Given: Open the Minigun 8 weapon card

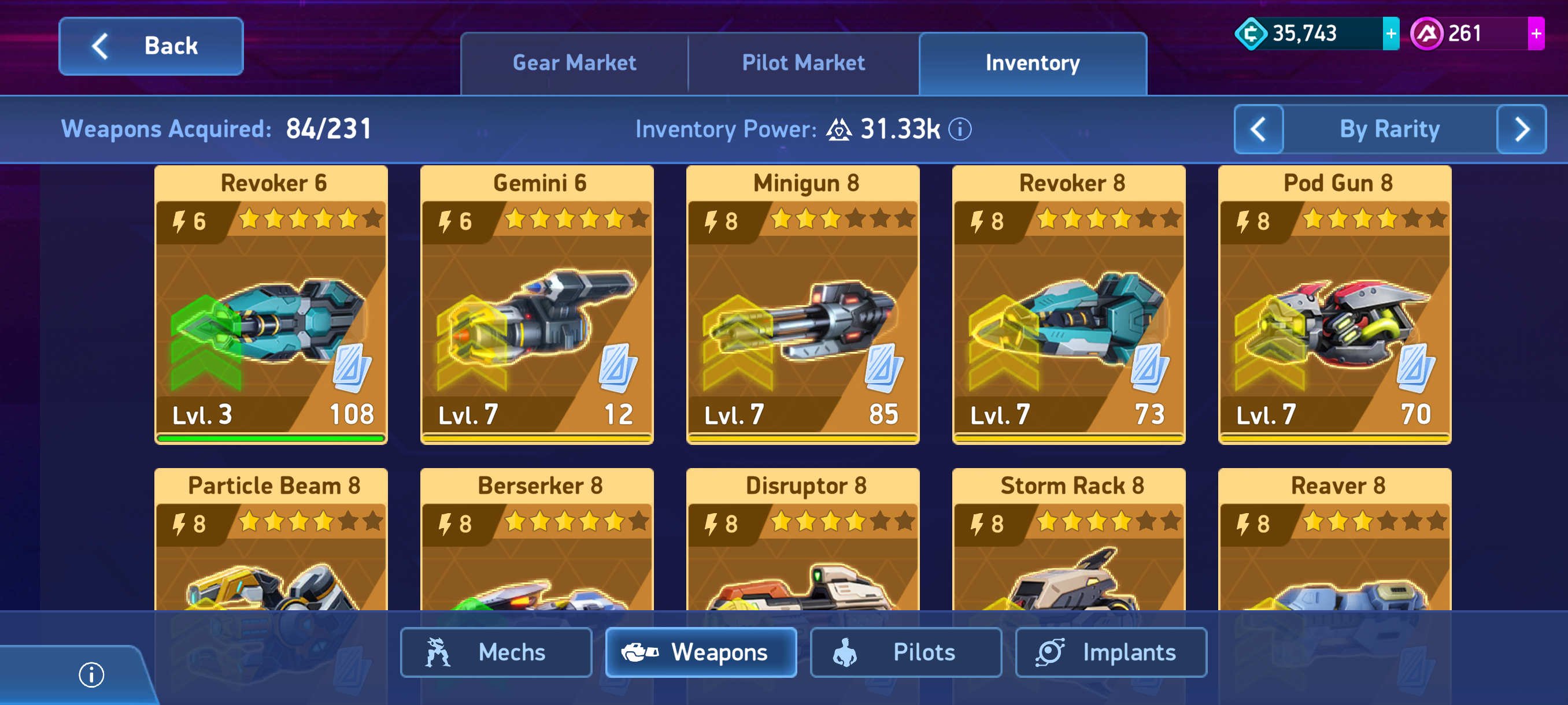Looking at the screenshot, I should (803, 304).
